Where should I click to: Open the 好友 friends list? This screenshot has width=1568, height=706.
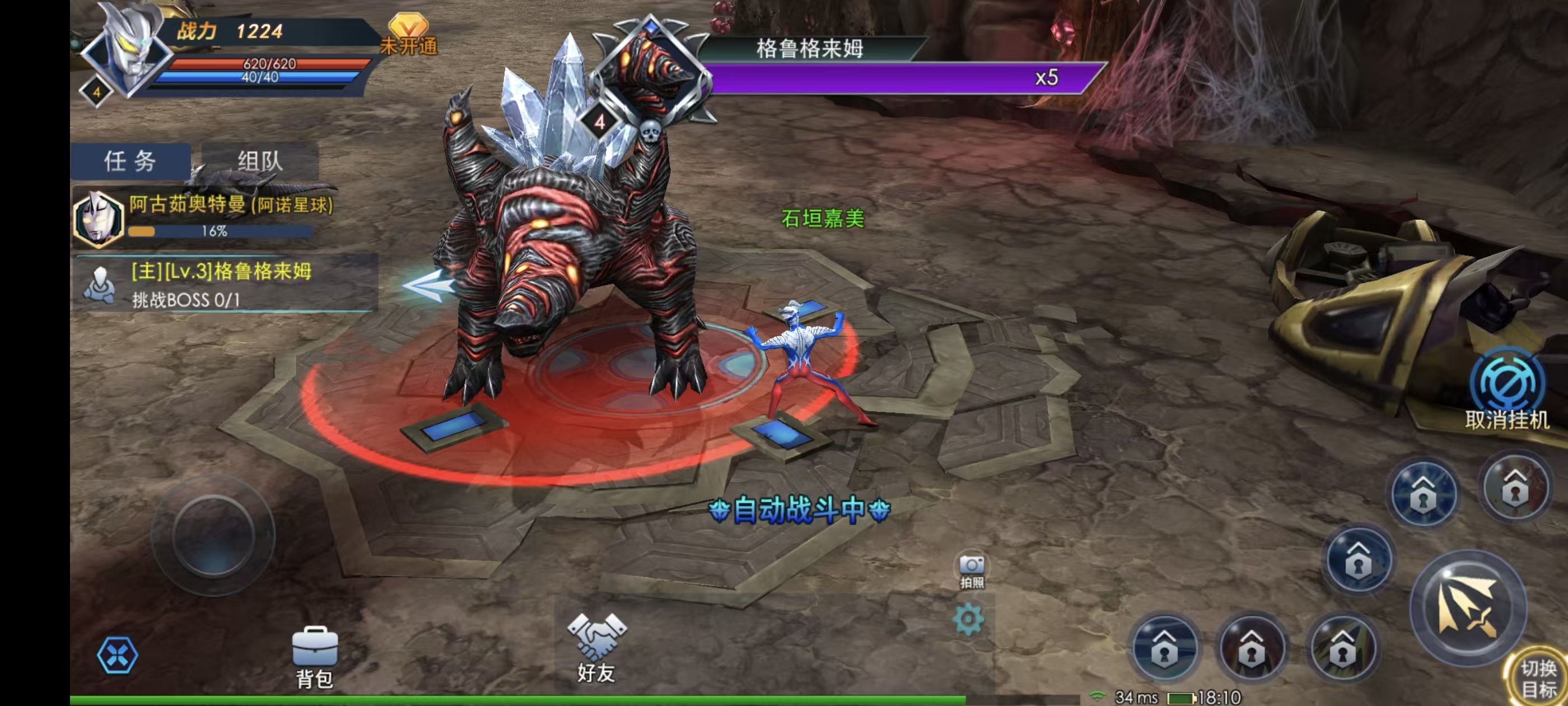[596, 648]
